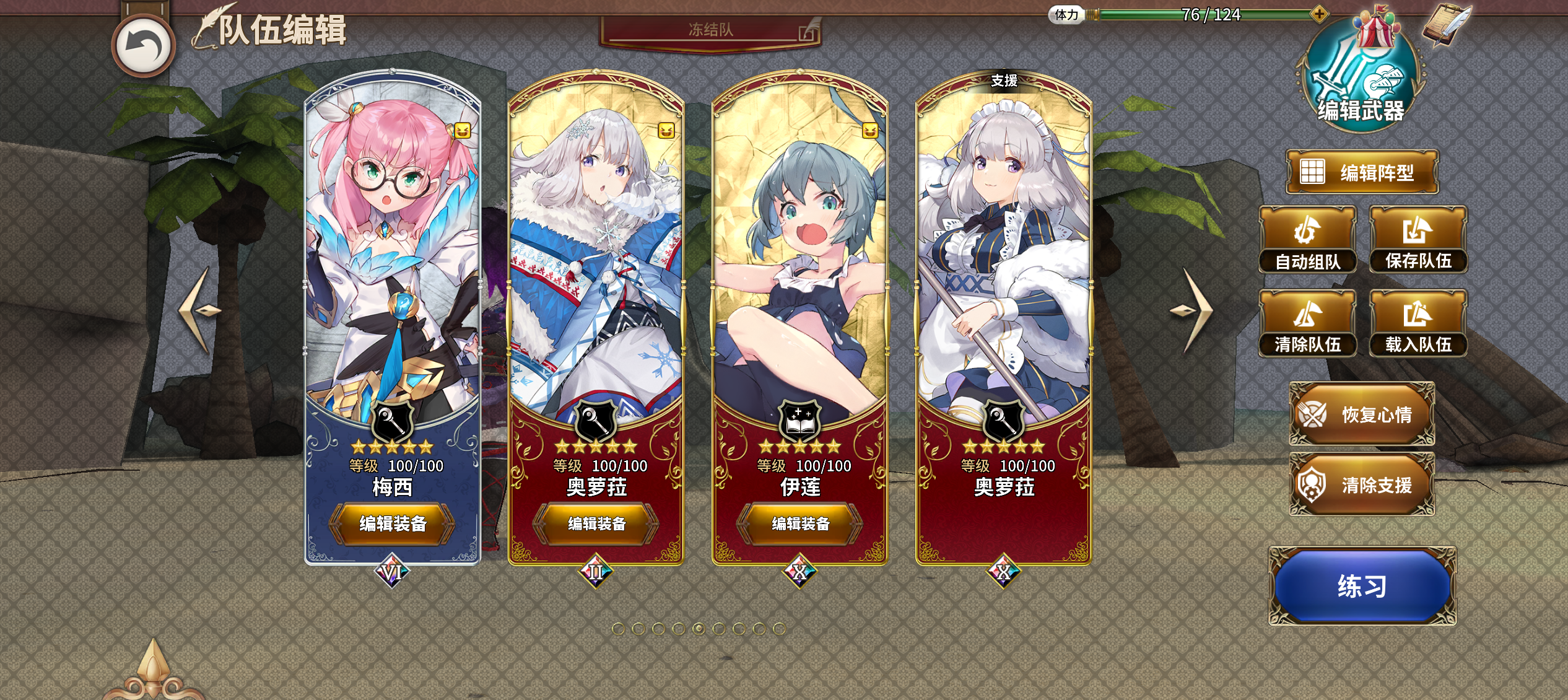
Task: Edit equipment for 梅西
Action: [x=392, y=523]
